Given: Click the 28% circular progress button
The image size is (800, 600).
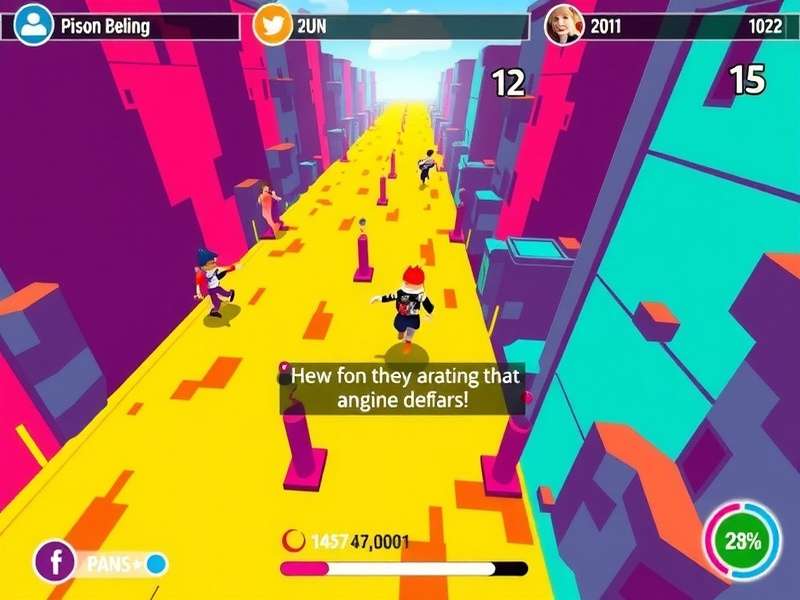Looking at the screenshot, I should [x=742, y=542].
